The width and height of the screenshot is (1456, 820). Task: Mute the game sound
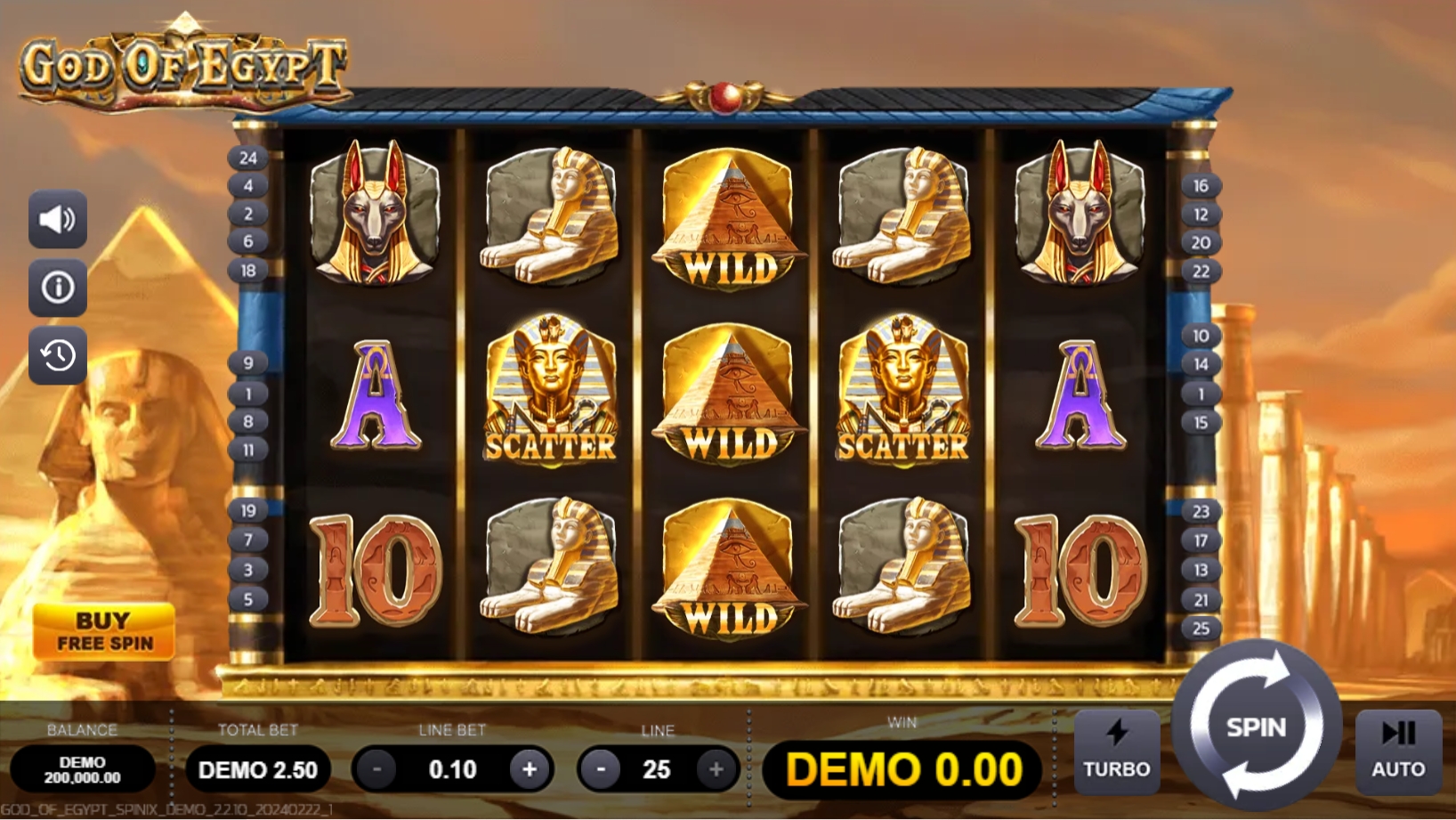pos(57,219)
